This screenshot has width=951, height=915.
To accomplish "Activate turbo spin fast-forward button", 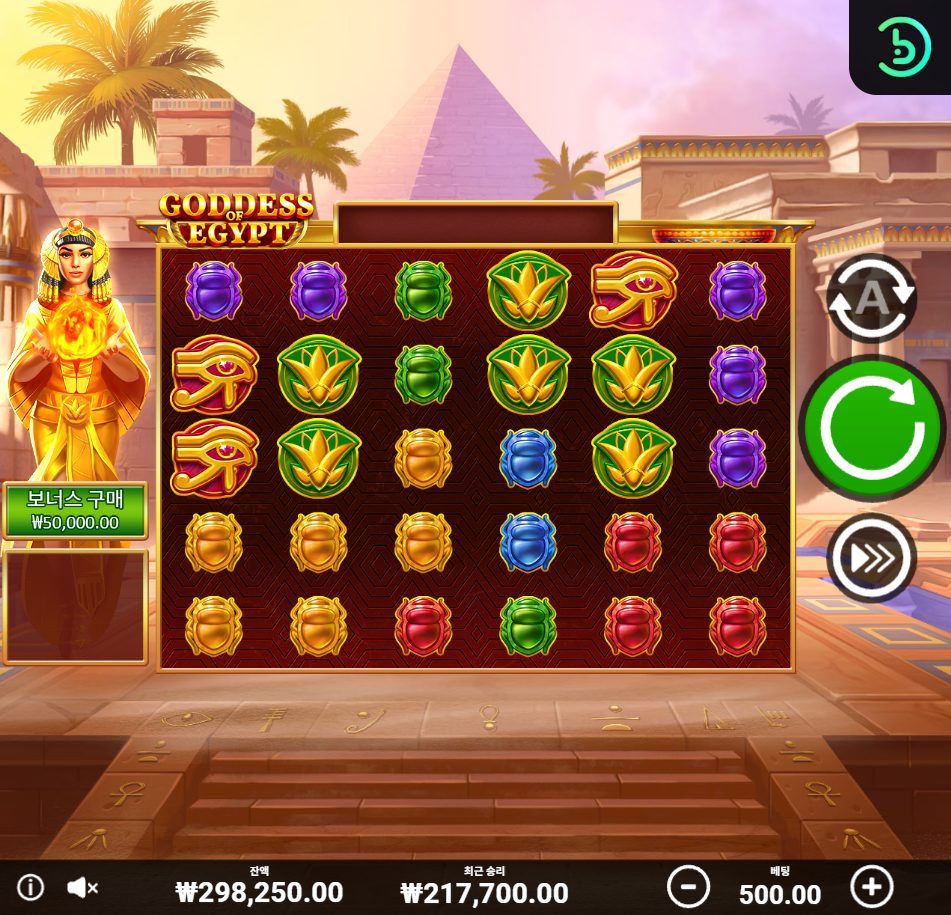I will [x=871, y=558].
